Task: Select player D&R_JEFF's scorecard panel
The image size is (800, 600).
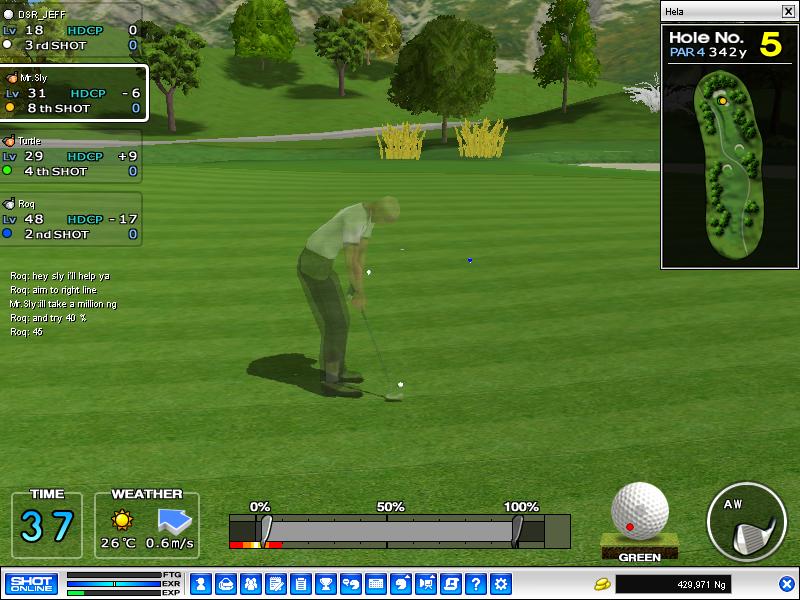Action: 70,31
